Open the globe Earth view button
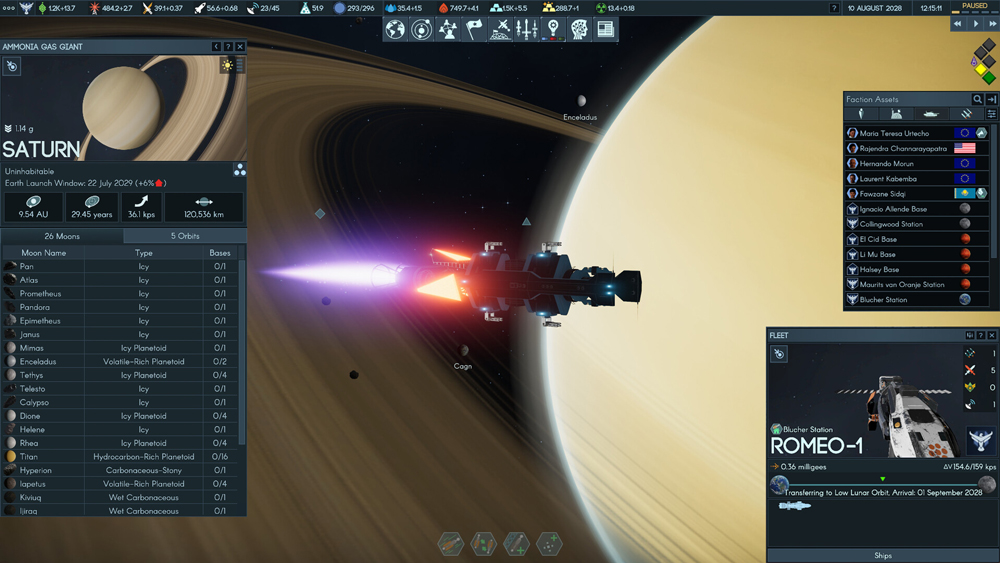 coord(396,30)
